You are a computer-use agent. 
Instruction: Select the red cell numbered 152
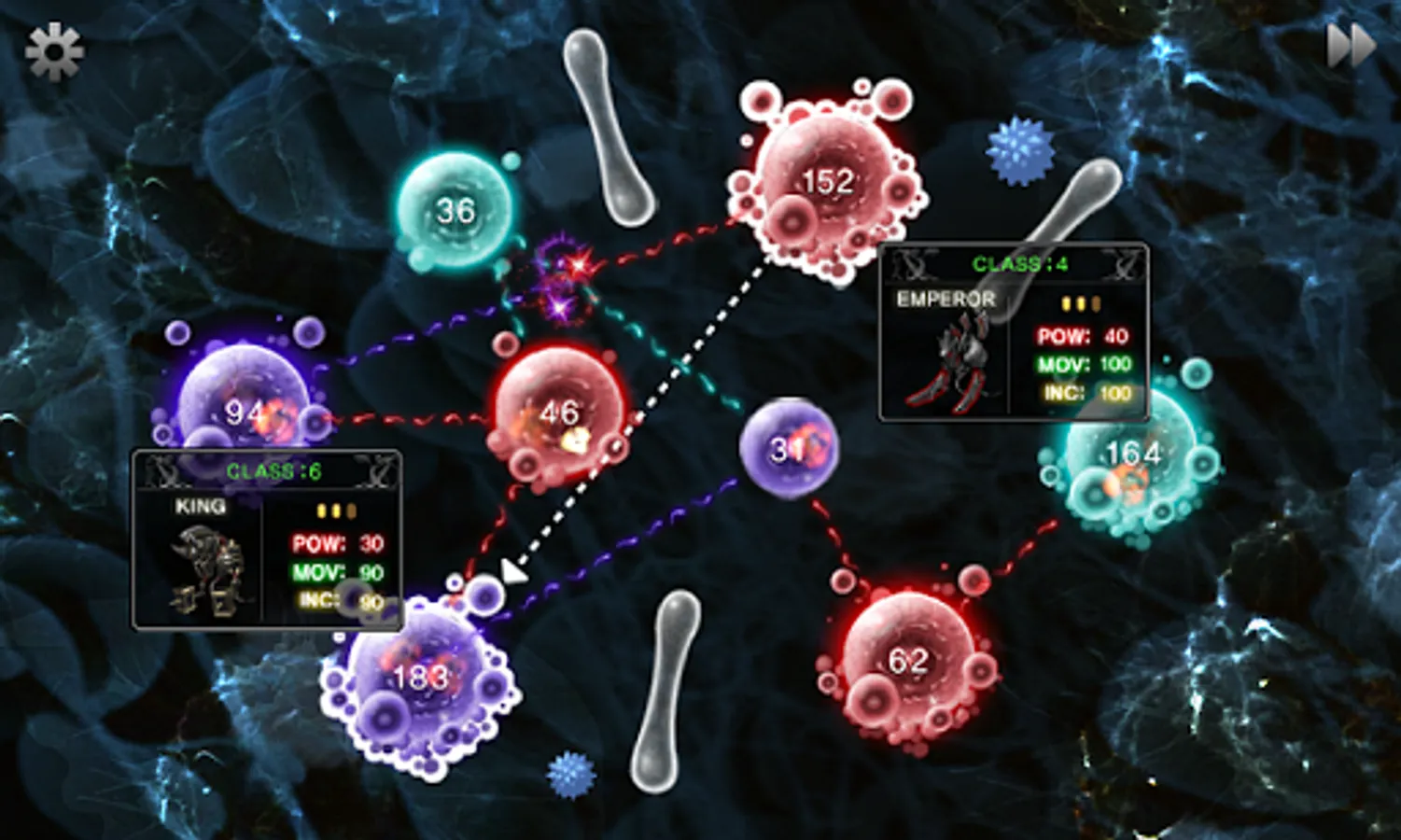[x=826, y=182]
